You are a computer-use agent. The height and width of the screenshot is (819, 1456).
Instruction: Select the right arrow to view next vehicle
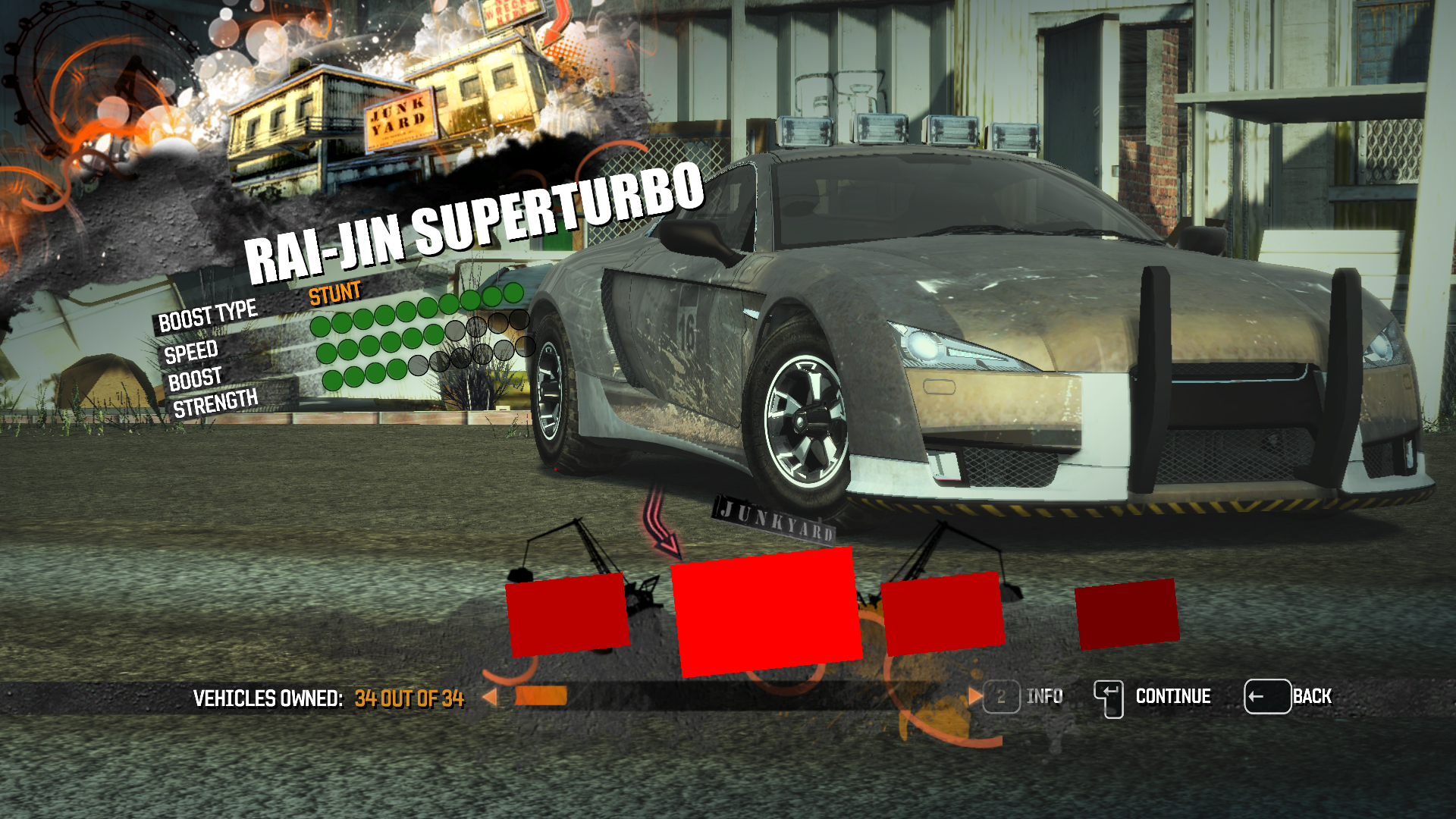pyautogui.click(x=974, y=695)
